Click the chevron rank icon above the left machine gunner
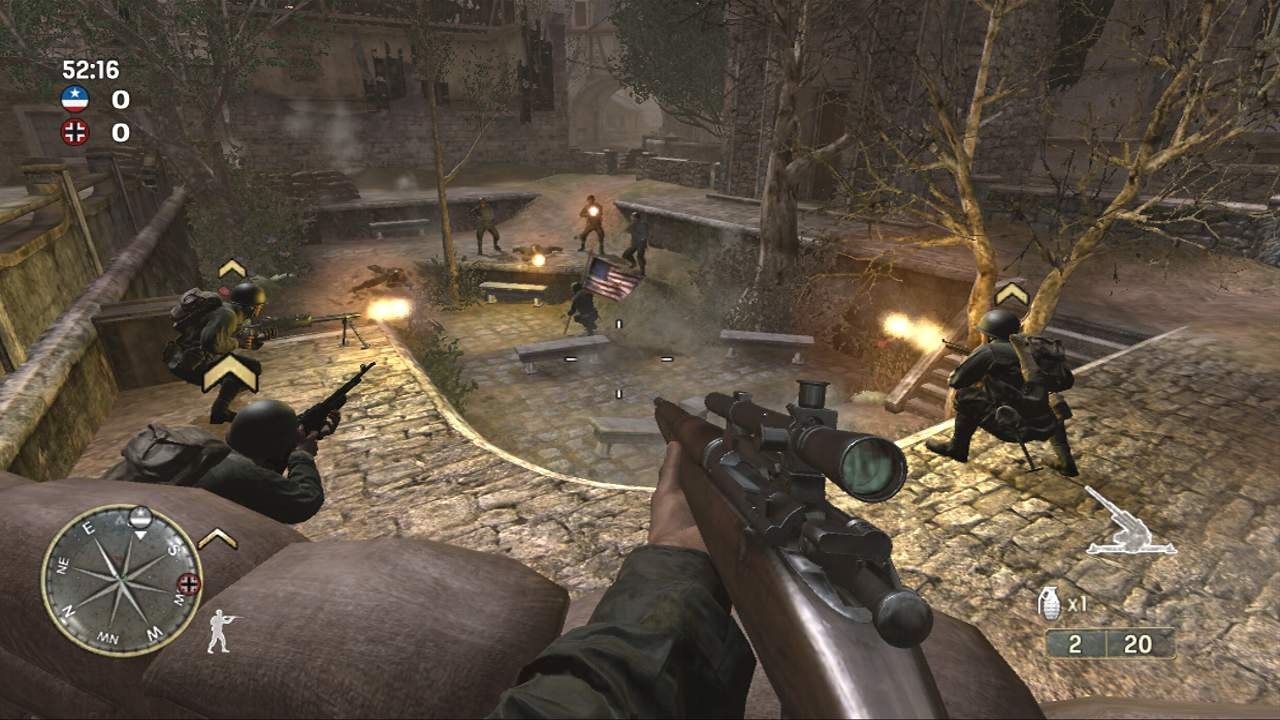 [x=230, y=269]
